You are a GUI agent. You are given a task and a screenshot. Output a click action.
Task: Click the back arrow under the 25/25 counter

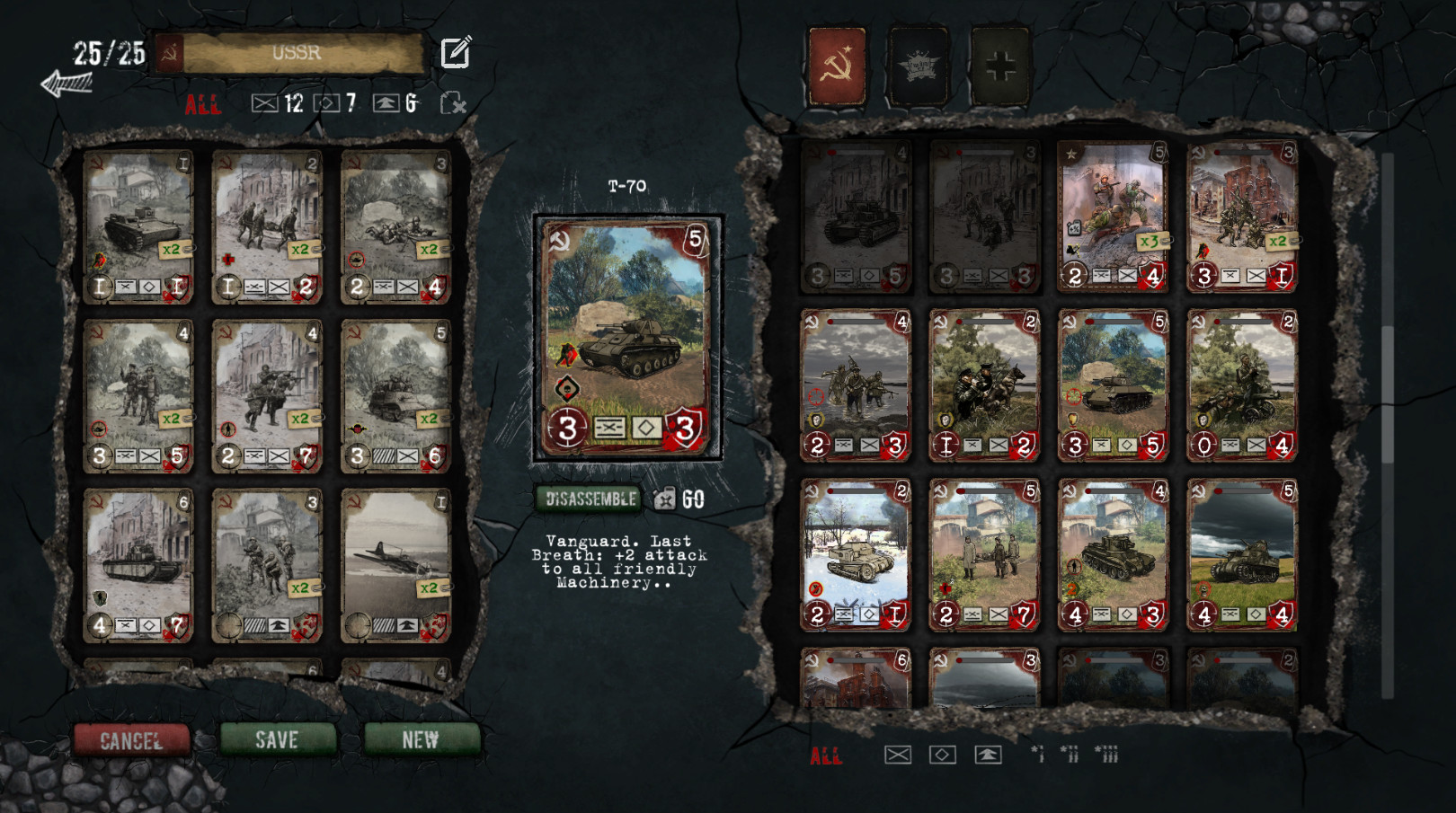68,83
